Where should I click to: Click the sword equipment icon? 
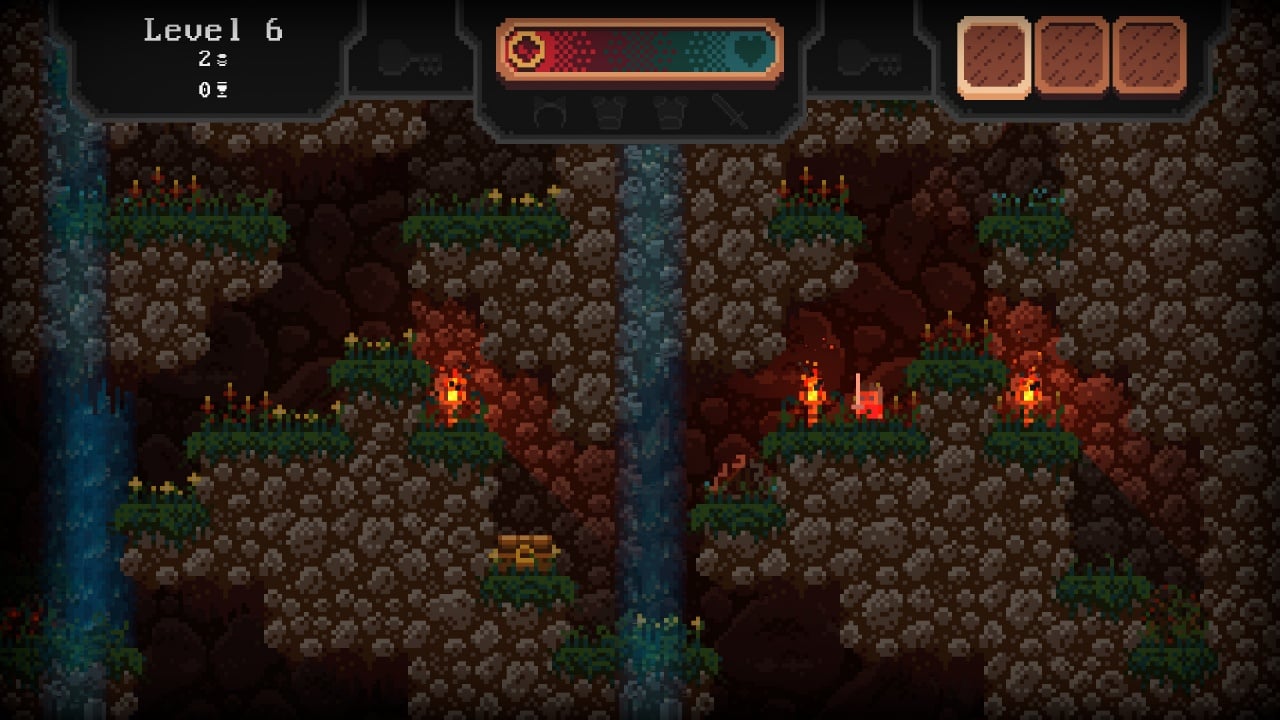click(731, 113)
